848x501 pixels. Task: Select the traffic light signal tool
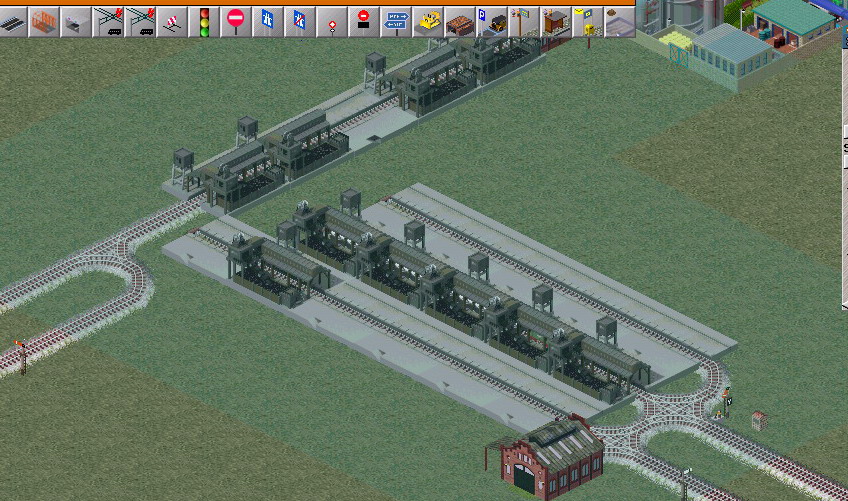click(x=204, y=22)
